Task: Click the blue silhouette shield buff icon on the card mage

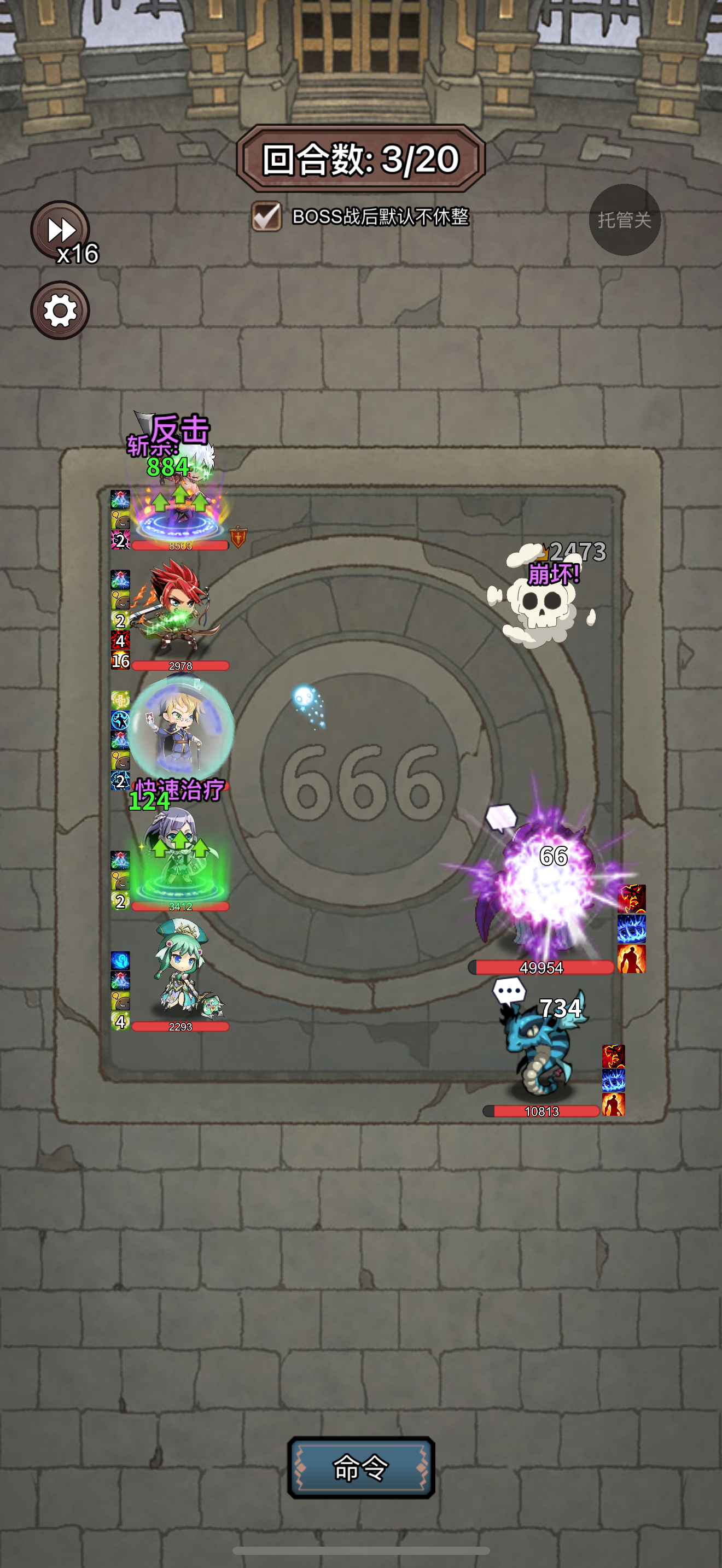Action: point(120,720)
